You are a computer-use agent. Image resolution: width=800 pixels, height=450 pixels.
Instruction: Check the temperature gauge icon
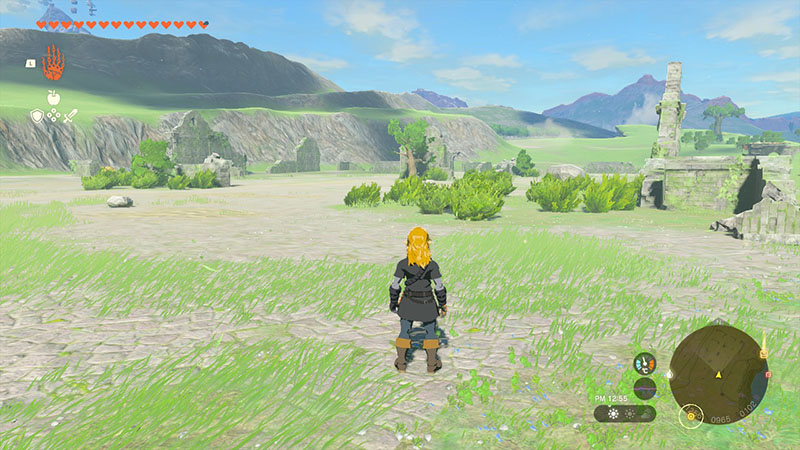tap(645, 363)
